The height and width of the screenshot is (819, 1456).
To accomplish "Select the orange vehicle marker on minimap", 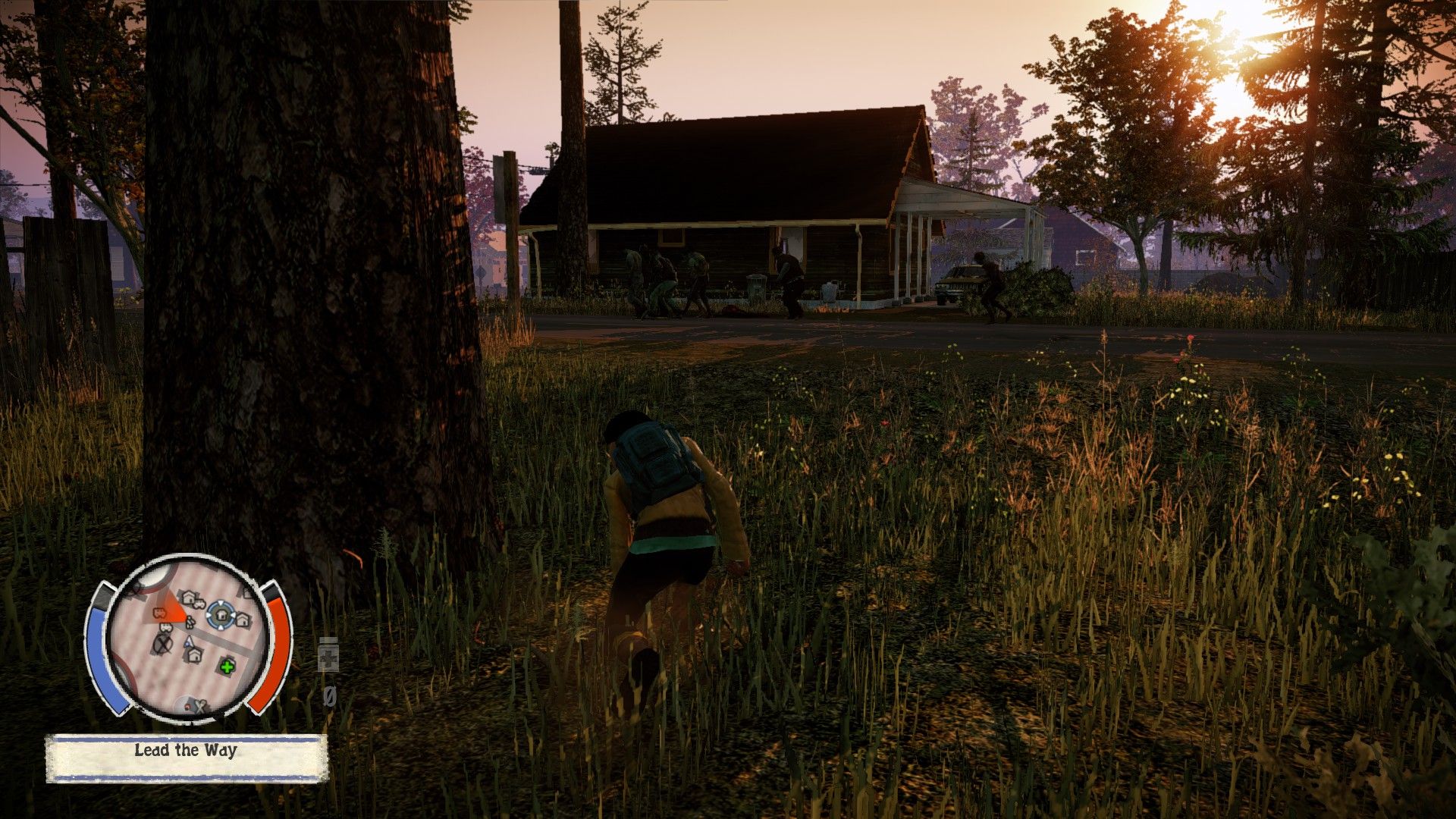I will click(161, 611).
